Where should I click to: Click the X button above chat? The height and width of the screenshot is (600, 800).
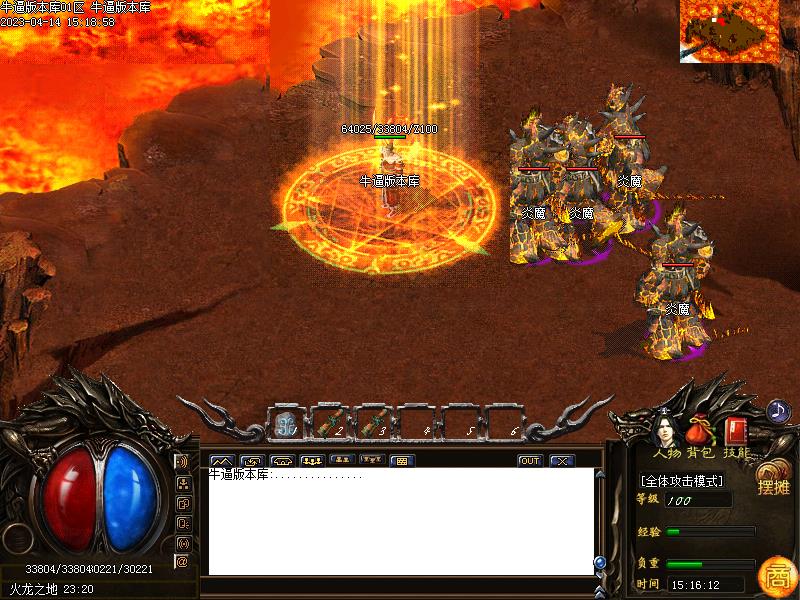pos(562,461)
